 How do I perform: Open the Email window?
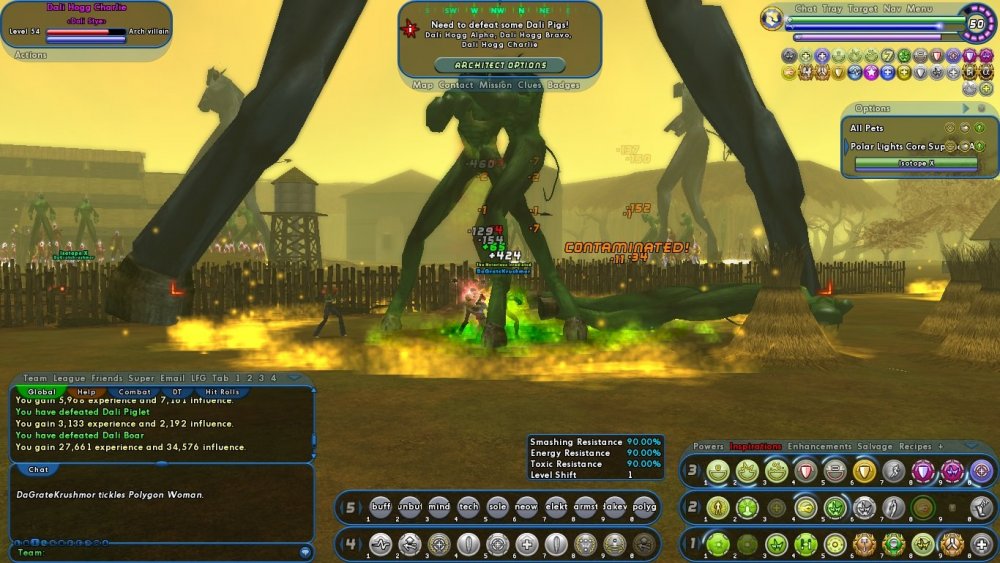(x=173, y=378)
